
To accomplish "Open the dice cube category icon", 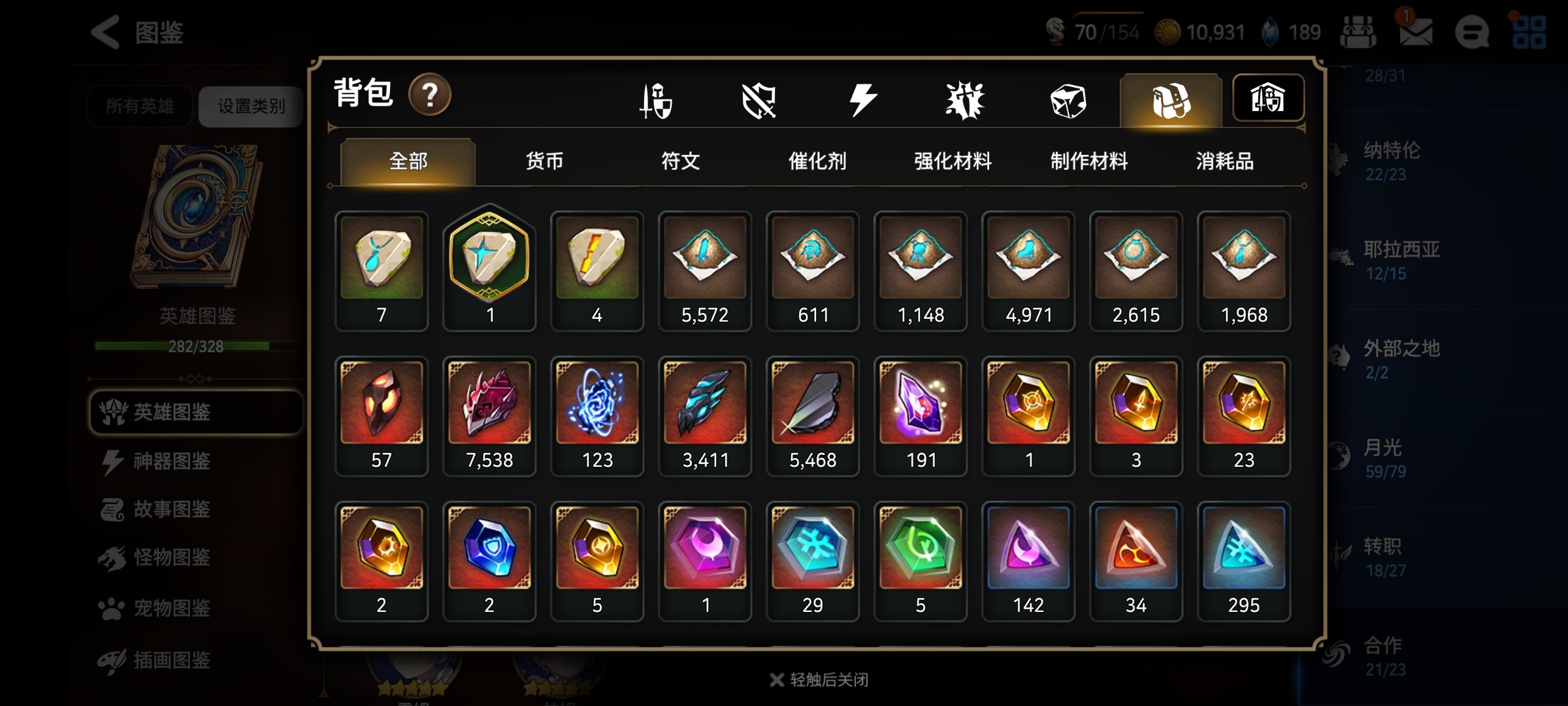I will (x=1068, y=101).
